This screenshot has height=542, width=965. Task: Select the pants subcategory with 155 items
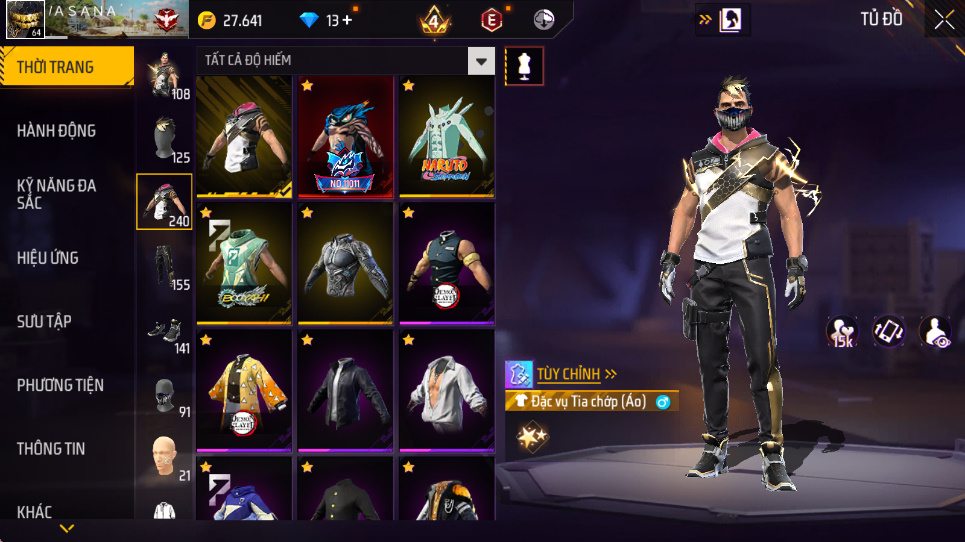point(164,265)
